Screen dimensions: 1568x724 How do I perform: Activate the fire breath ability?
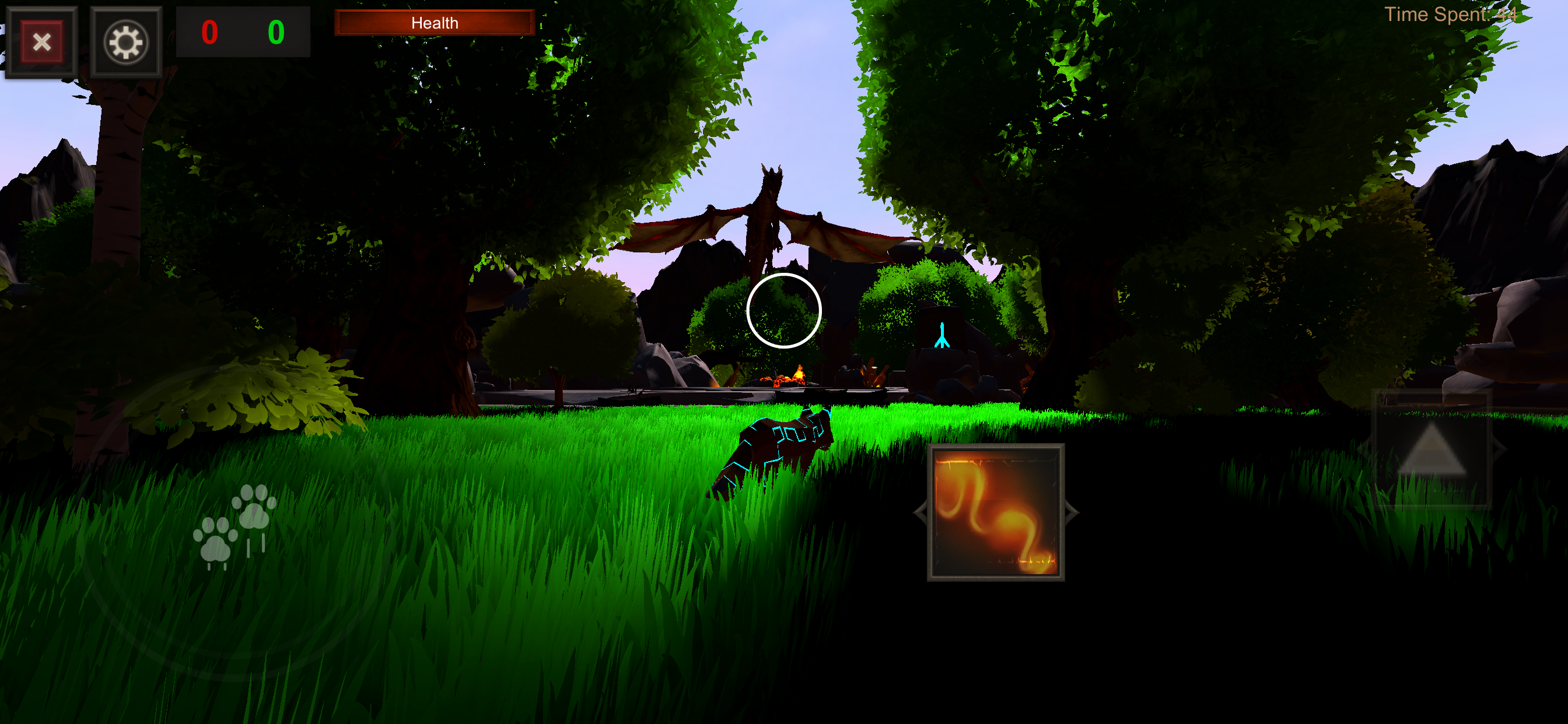point(995,512)
